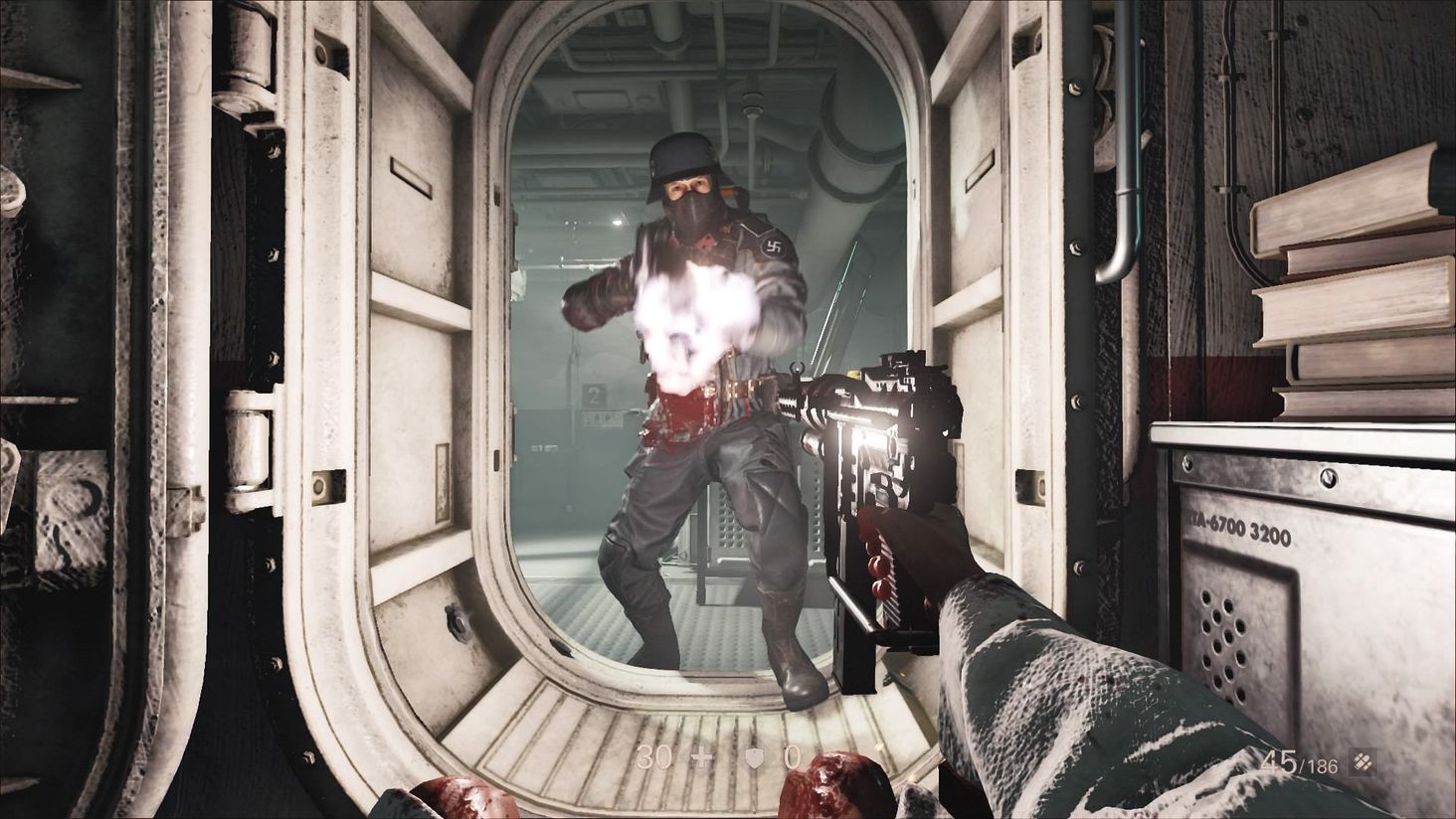Click the health cross icon

pyautogui.click(x=699, y=758)
